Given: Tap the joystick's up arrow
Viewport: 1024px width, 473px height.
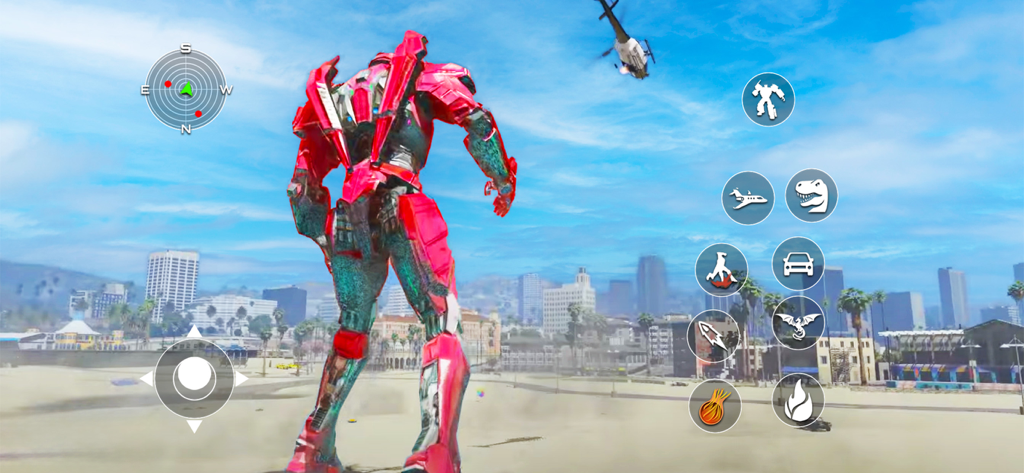Looking at the screenshot, I should [x=194, y=331].
